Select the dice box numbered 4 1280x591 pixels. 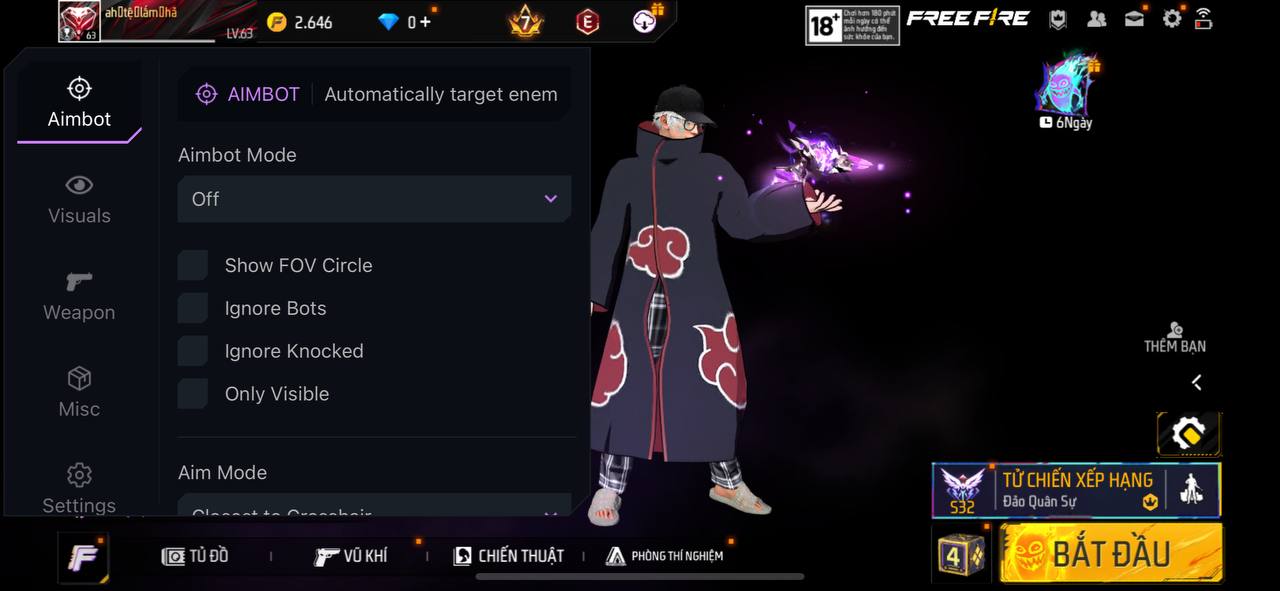point(961,554)
